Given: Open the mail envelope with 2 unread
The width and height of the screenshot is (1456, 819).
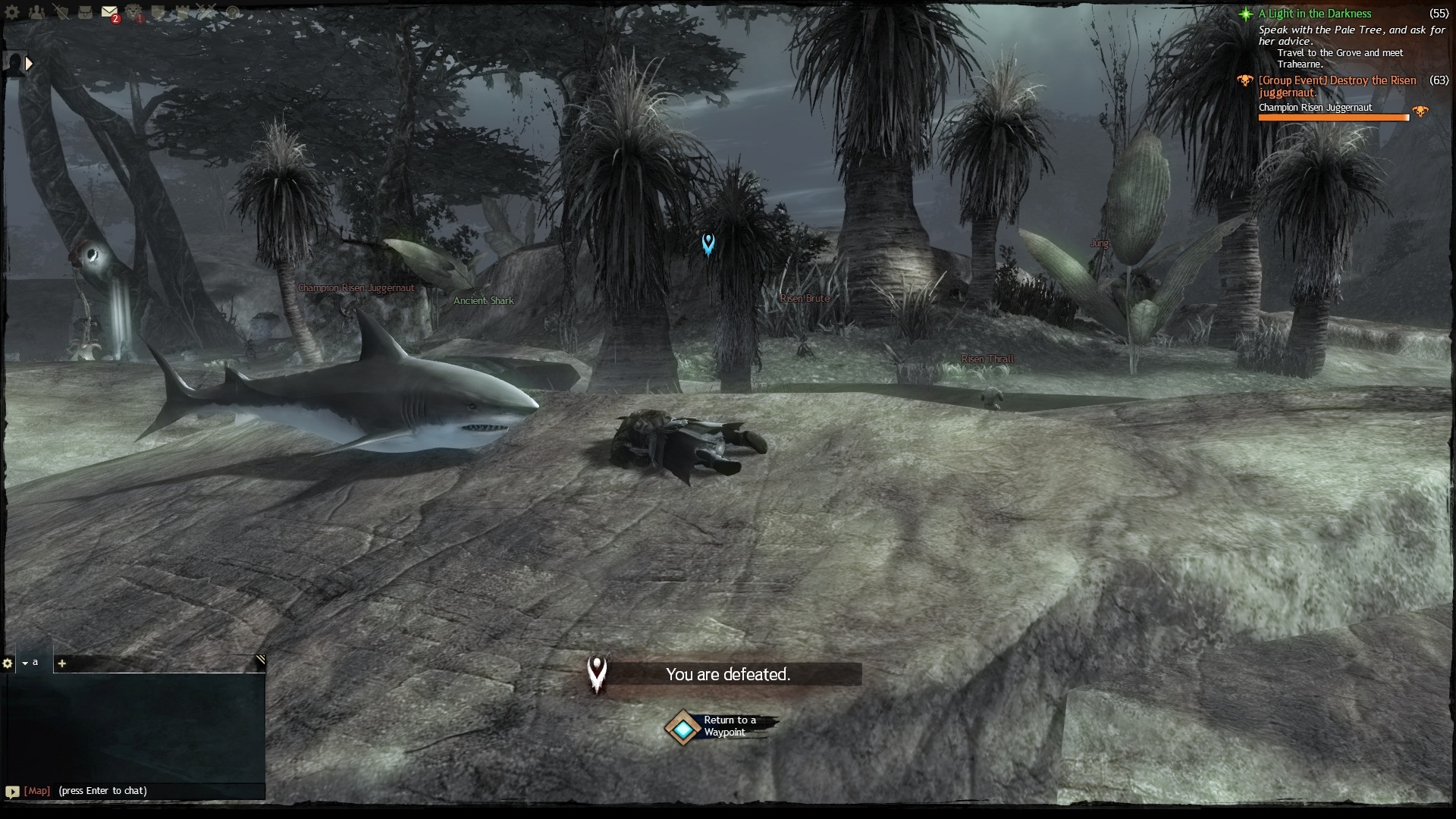Looking at the screenshot, I should 109,13.
